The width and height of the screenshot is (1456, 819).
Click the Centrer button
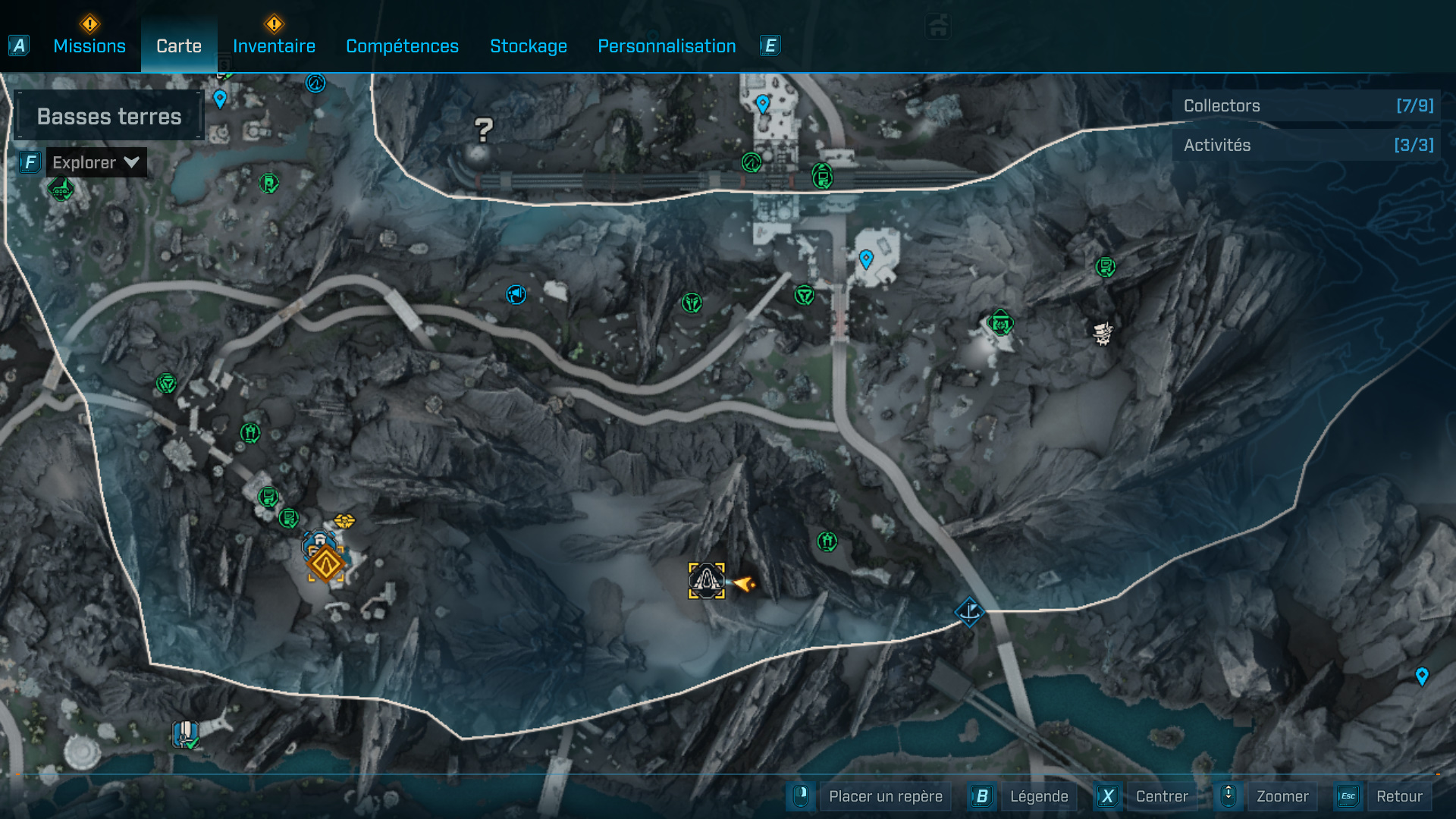1161,796
